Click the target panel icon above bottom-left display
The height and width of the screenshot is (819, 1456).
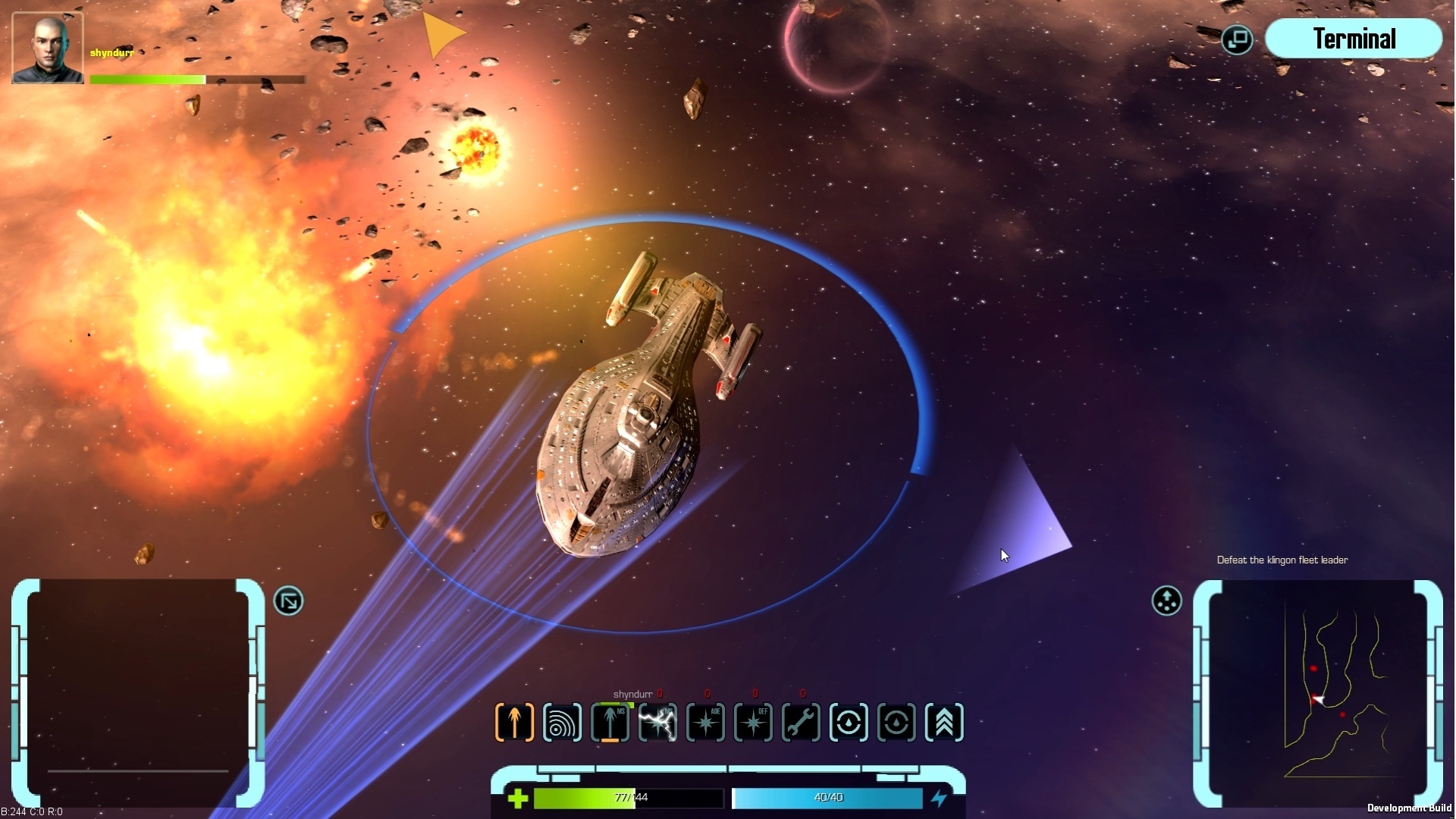coord(289,600)
